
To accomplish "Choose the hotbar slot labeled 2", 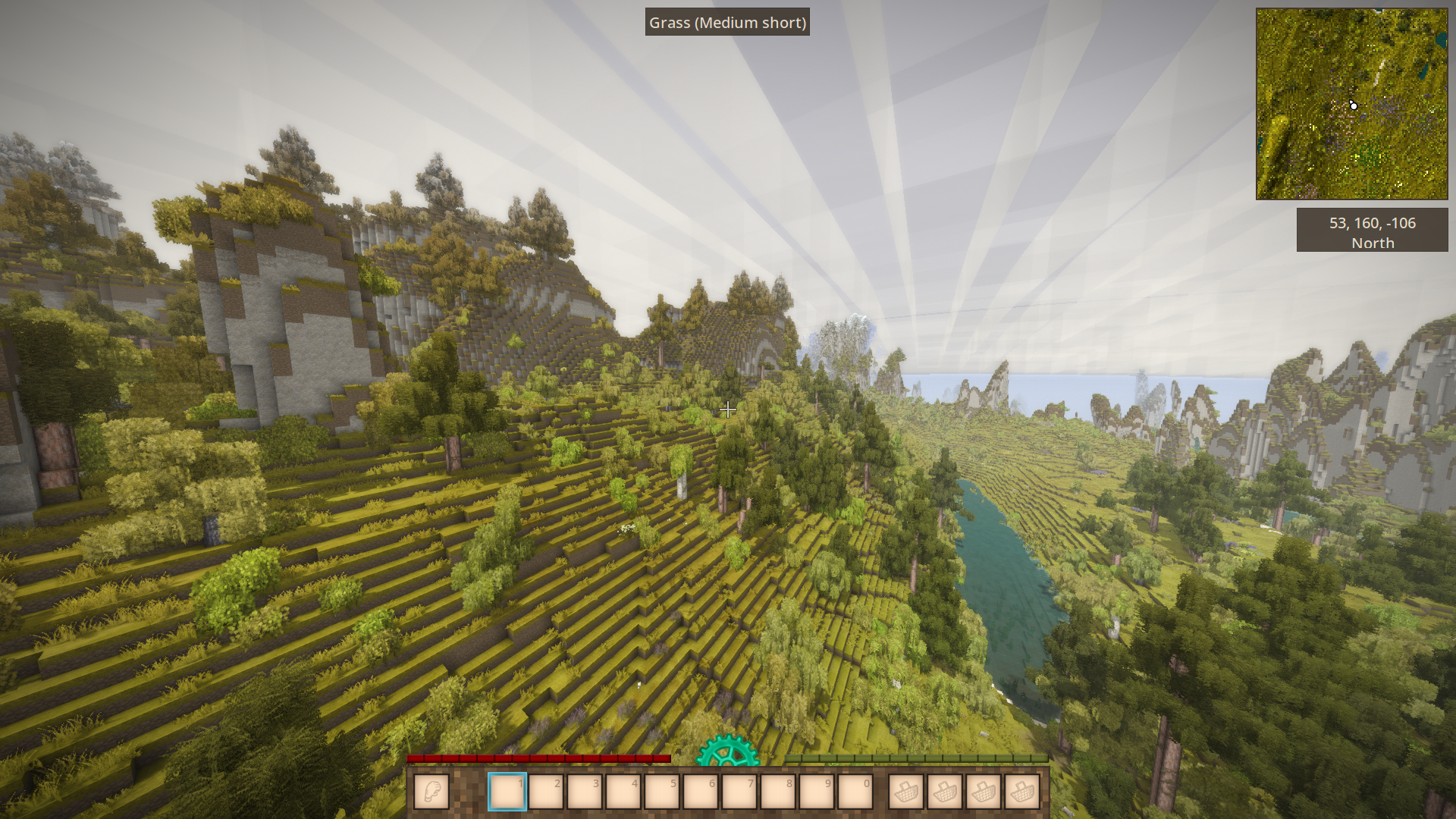I will [546, 792].
